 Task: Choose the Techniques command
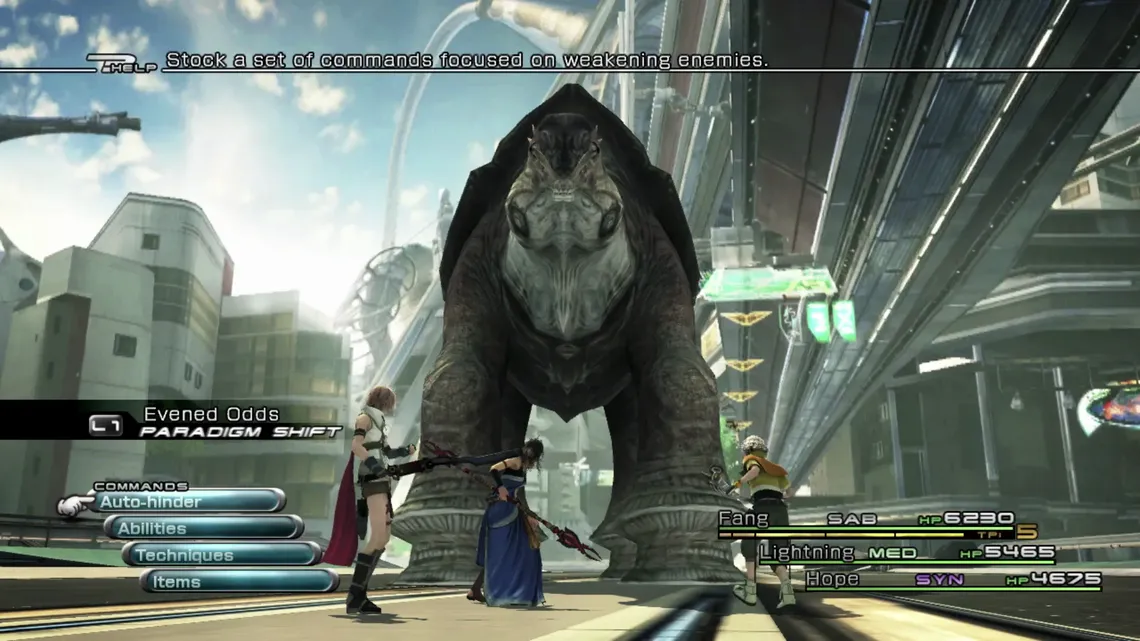pos(222,555)
